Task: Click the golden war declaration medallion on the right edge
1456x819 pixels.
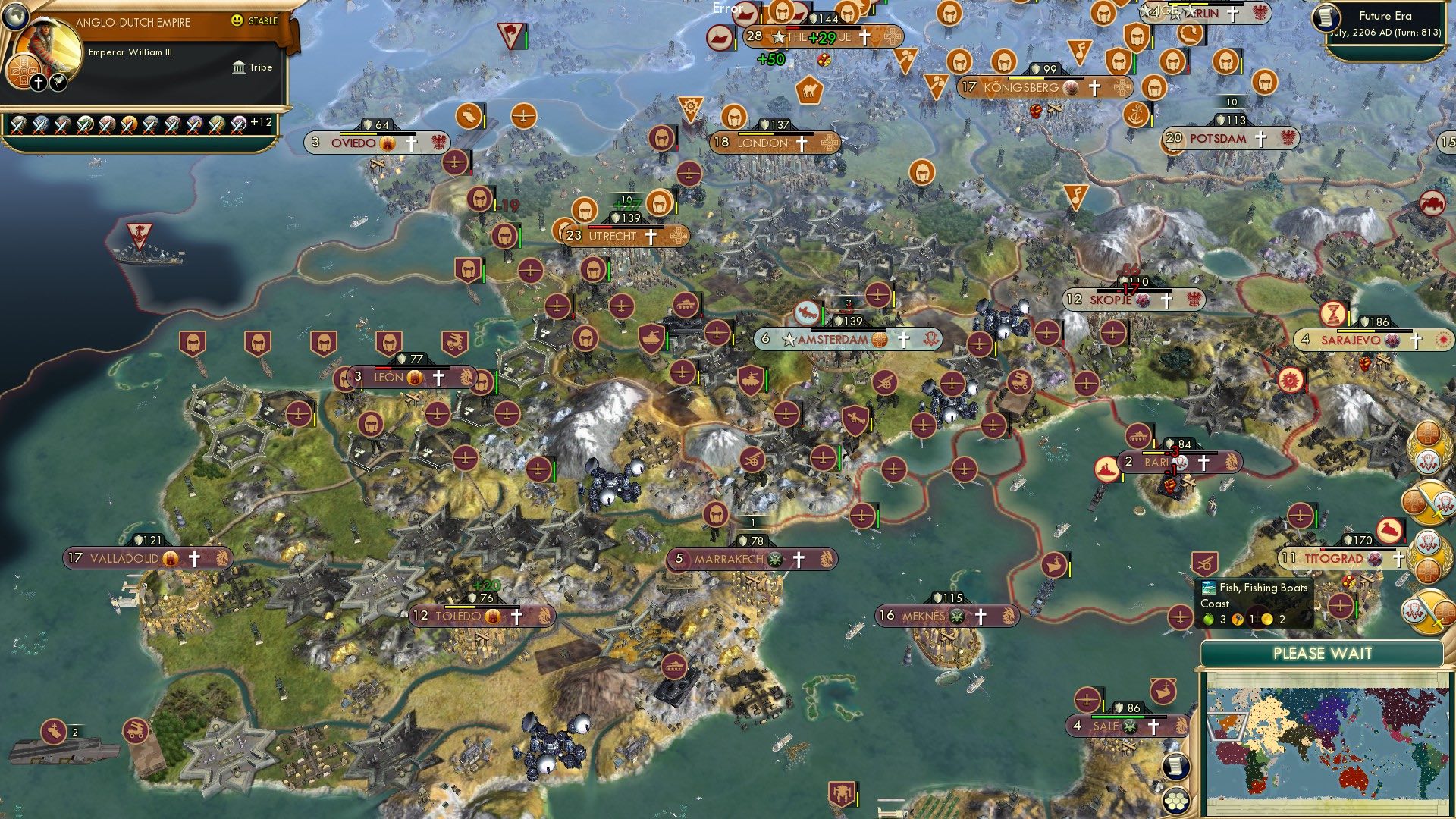Action: point(1429,503)
